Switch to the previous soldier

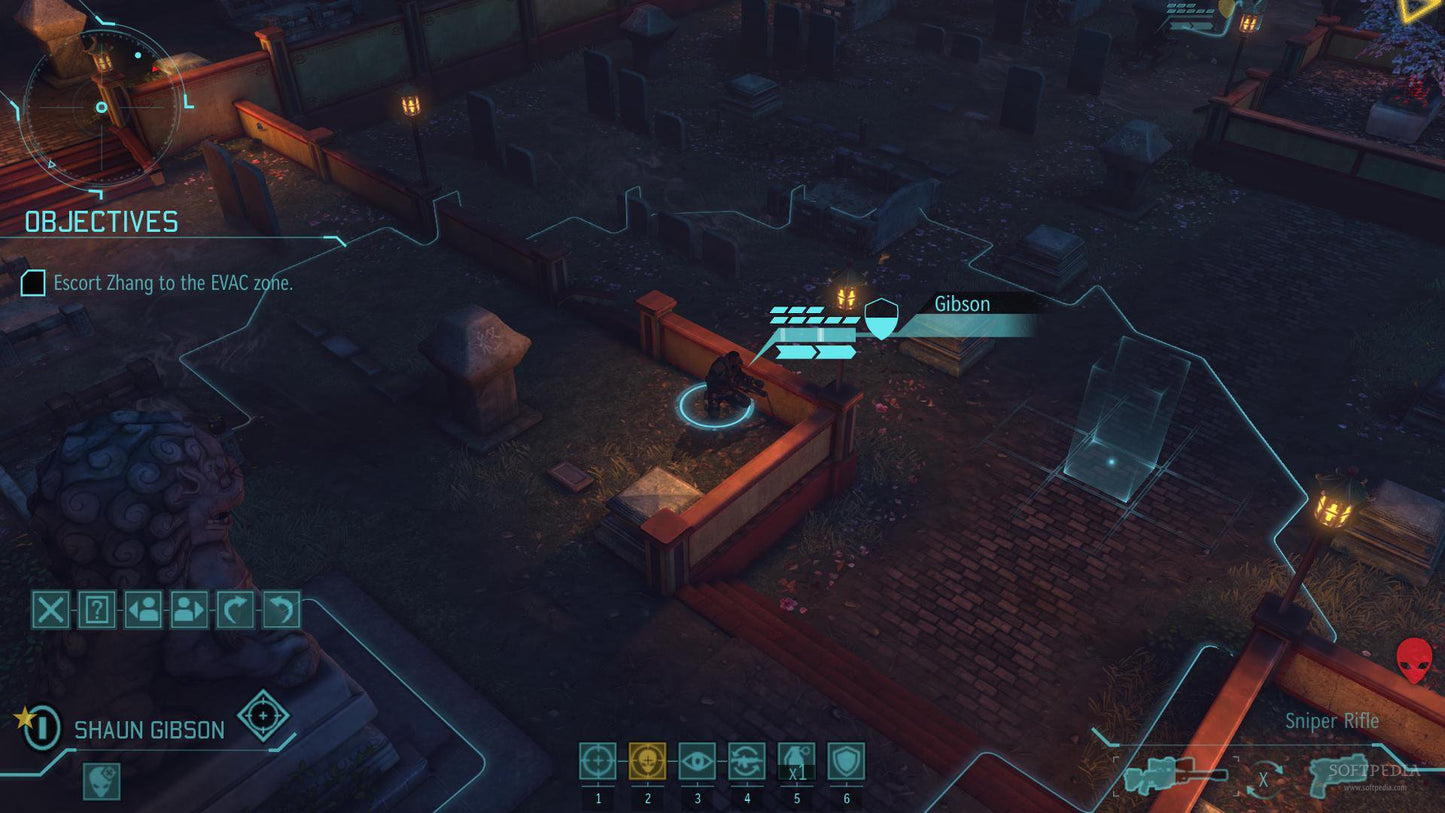click(145, 610)
